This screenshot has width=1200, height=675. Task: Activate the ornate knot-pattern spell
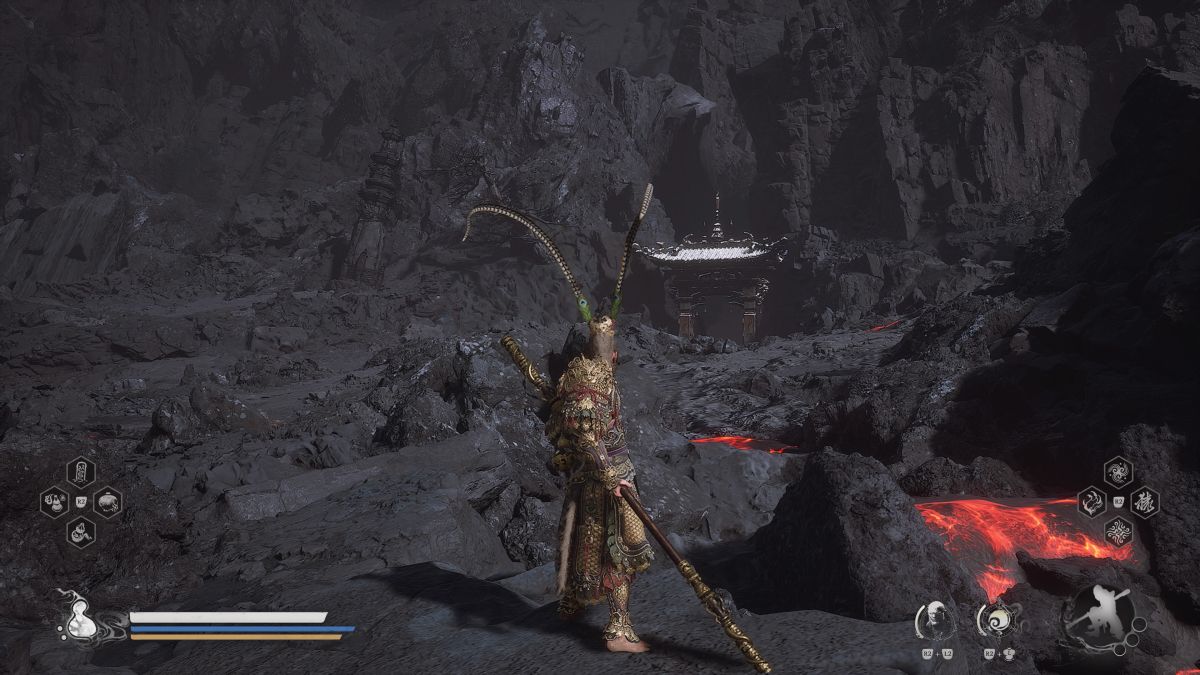[1118, 531]
